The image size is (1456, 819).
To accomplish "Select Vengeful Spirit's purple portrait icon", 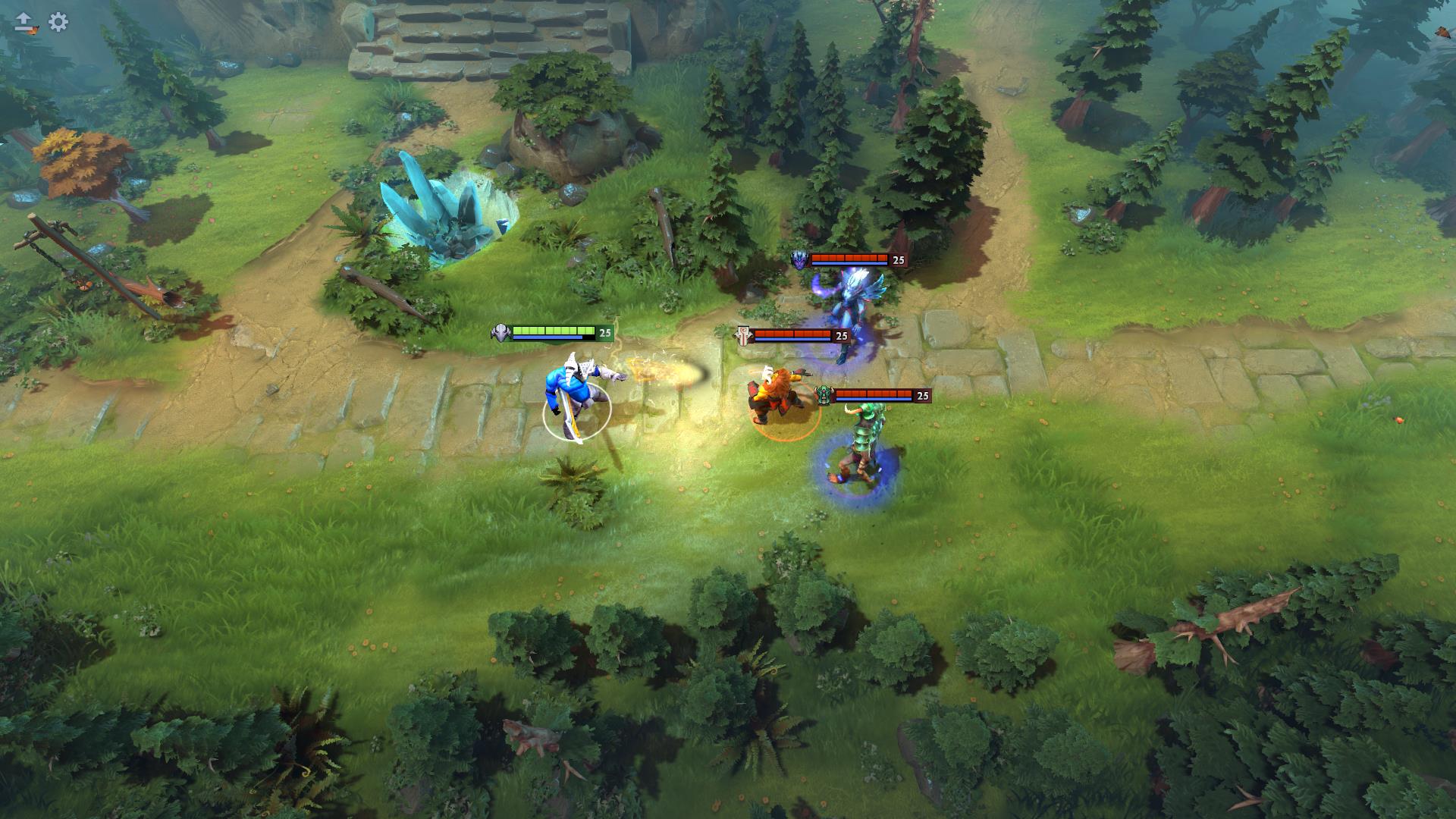I will [798, 261].
